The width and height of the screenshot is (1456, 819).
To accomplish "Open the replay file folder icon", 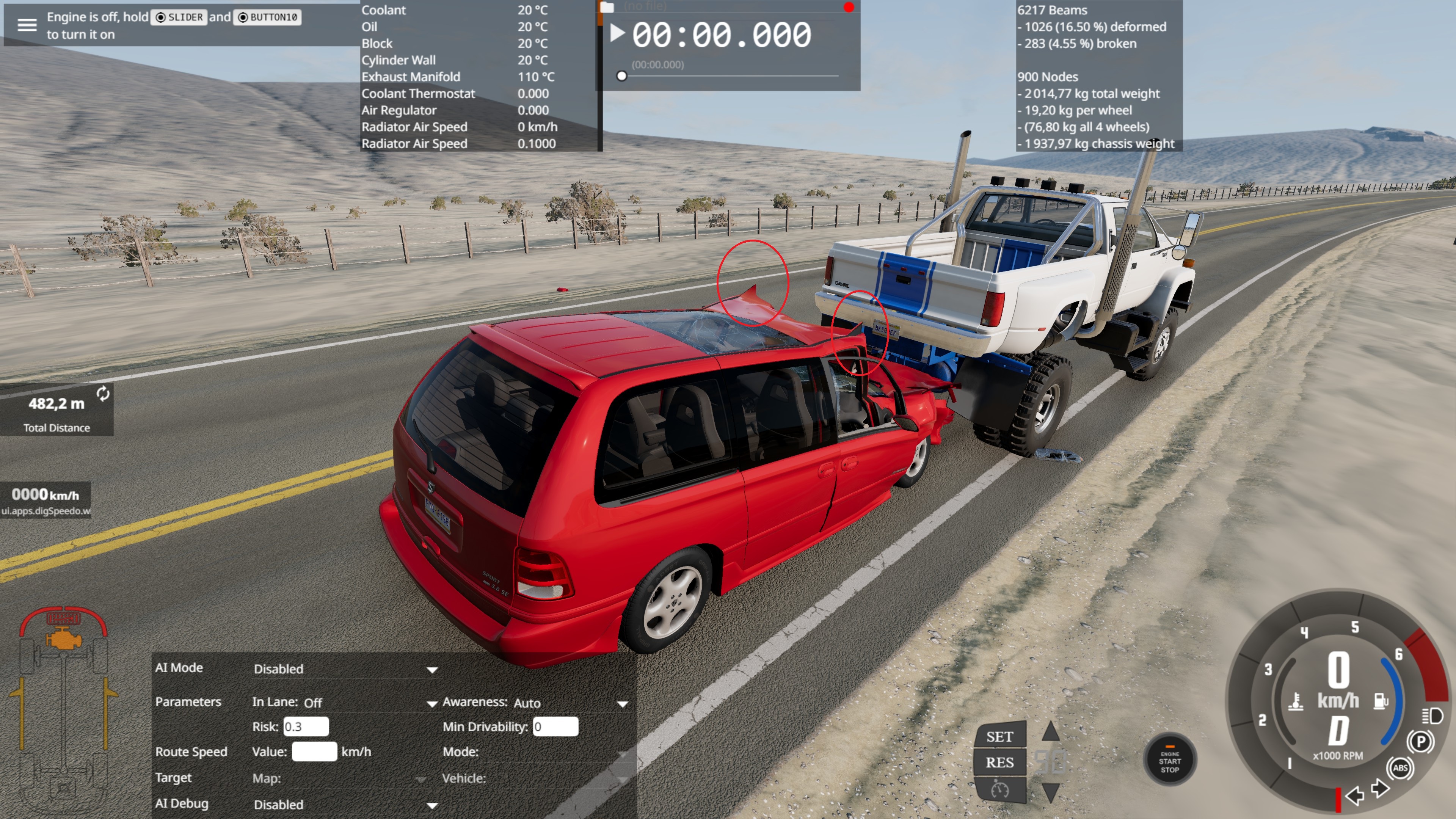I will coord(607,7).
